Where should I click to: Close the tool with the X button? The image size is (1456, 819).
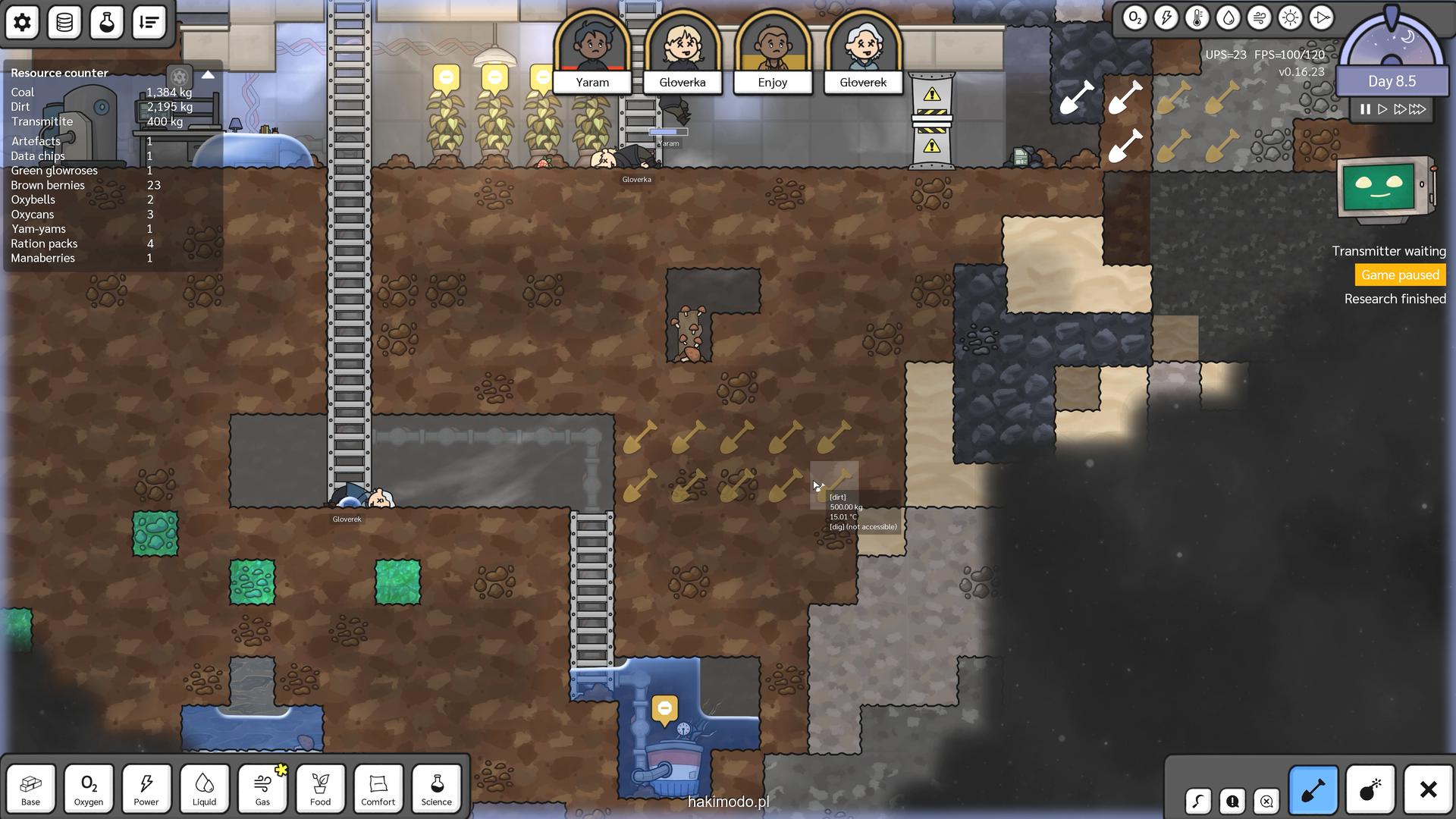pos(1428,790)
